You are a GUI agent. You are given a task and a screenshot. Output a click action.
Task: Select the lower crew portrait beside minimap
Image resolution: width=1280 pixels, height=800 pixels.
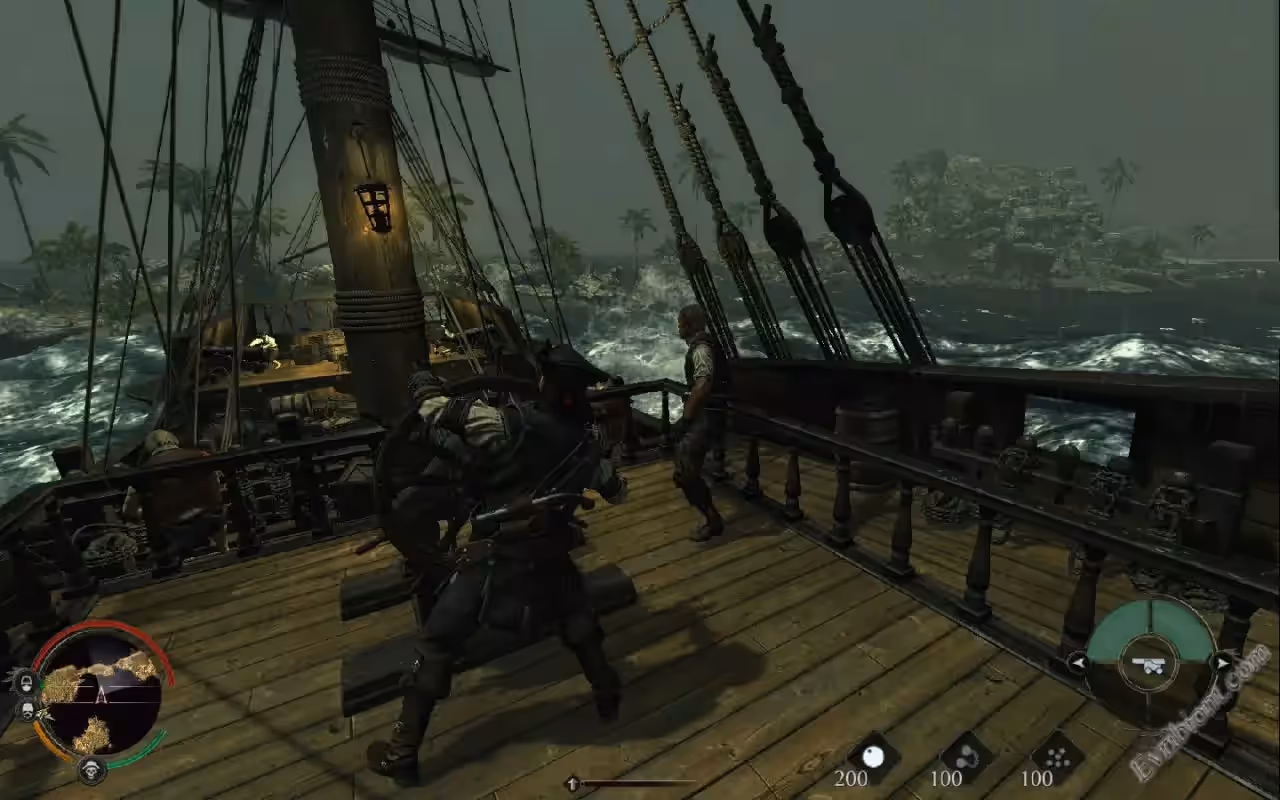click(27, 709)
